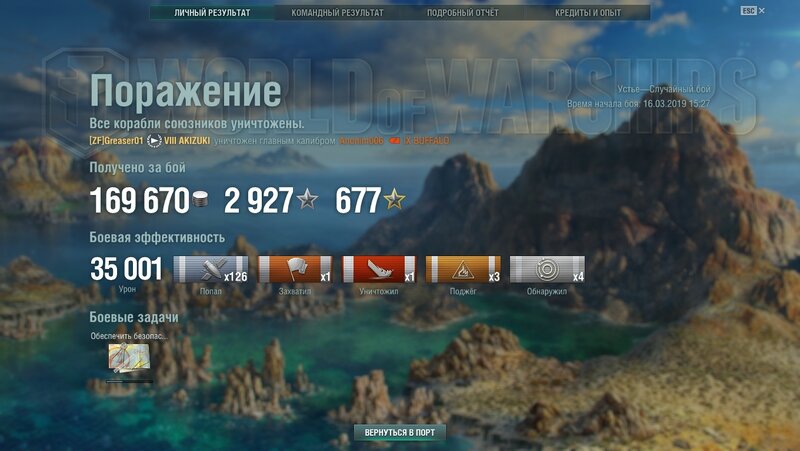Select the Захватил capture ribbon

pyautogui.click(x=295, y=270)
